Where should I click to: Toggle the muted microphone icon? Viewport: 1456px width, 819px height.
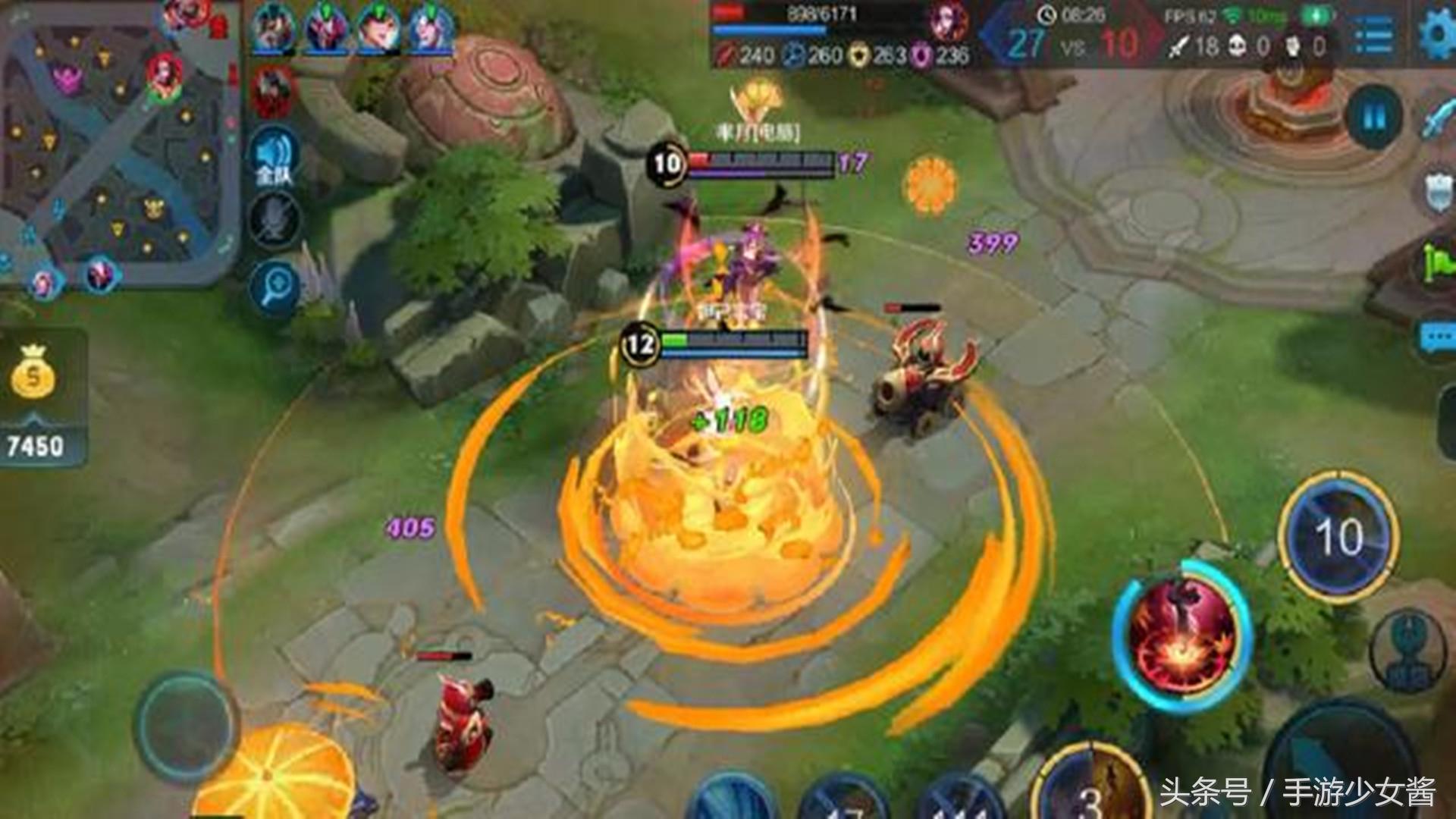pyautogui.click(x=275, y=220)
